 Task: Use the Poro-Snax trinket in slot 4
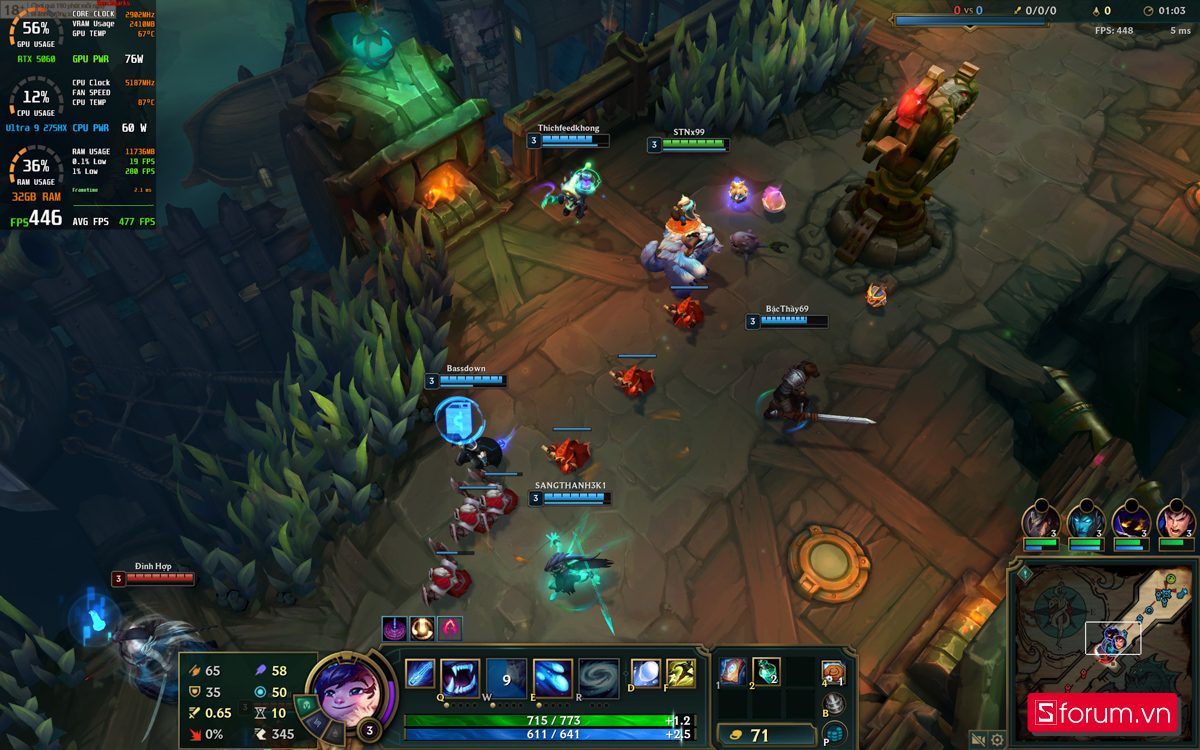tap(833, 673)
